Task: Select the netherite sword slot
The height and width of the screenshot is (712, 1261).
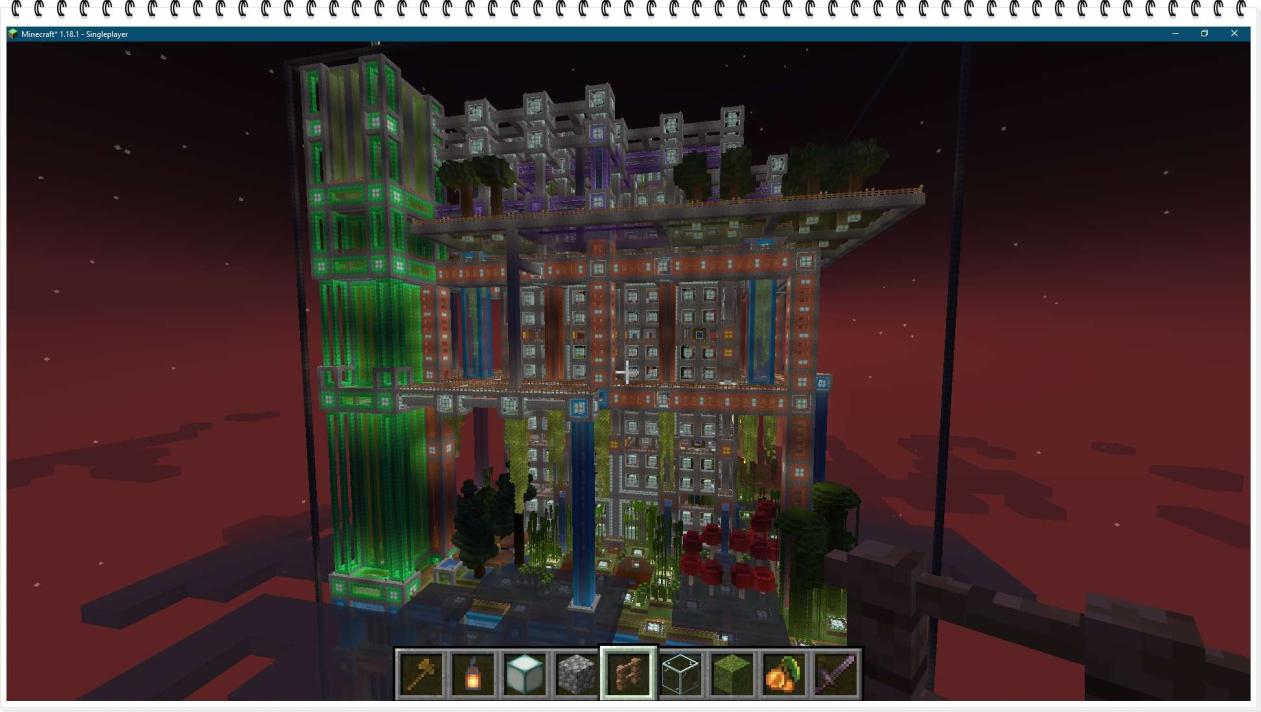Action: [836, 674]
